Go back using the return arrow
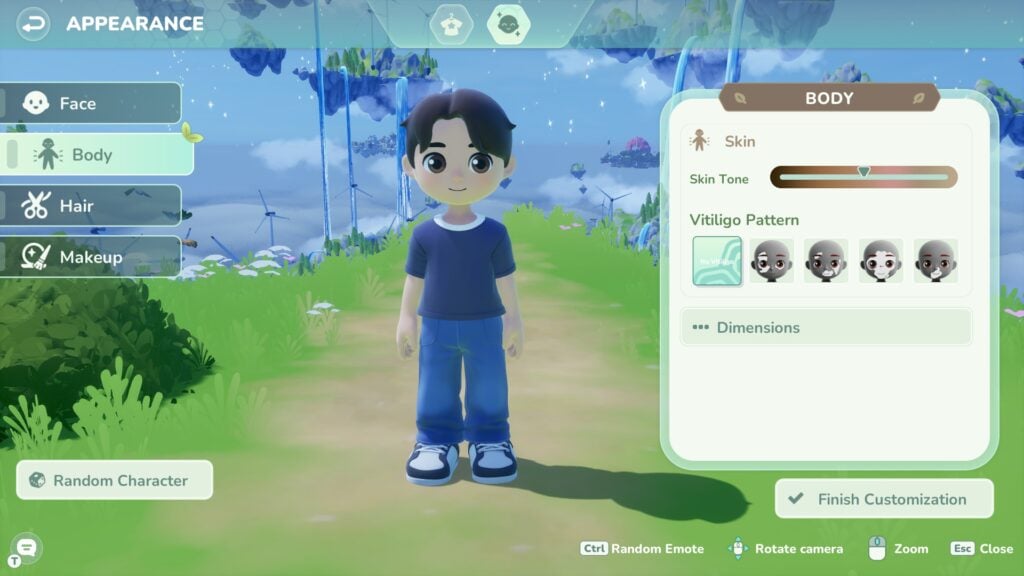The height and width of the screenshot is (576, 1024). click(34, 23)
